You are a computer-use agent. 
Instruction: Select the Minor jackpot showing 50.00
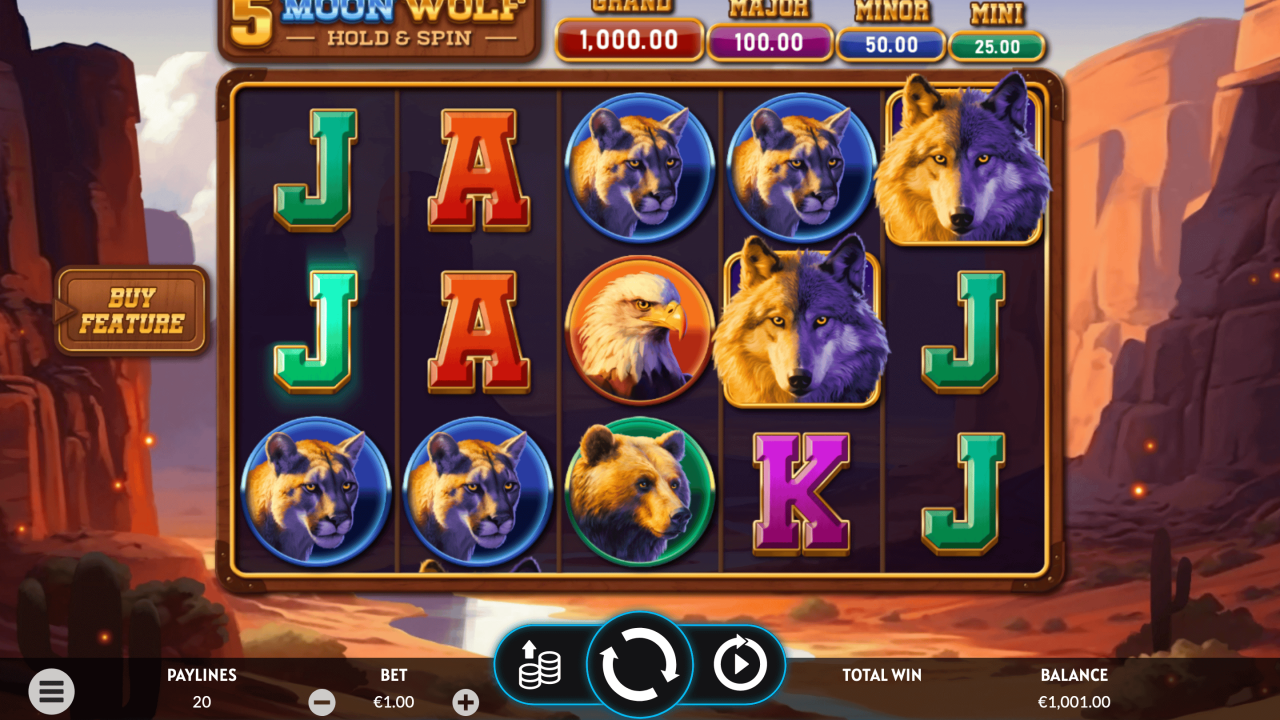pos(891,42)
